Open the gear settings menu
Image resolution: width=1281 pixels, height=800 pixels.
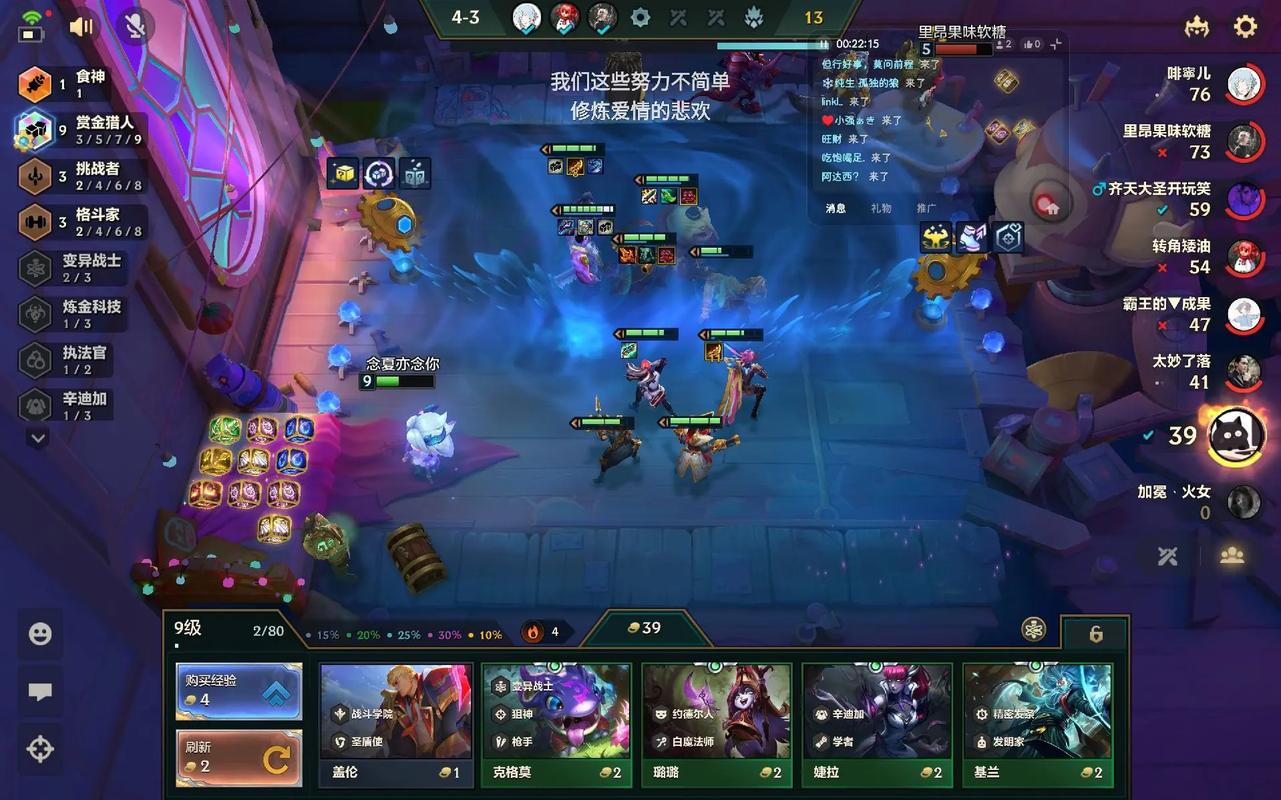pos(1245,26)
